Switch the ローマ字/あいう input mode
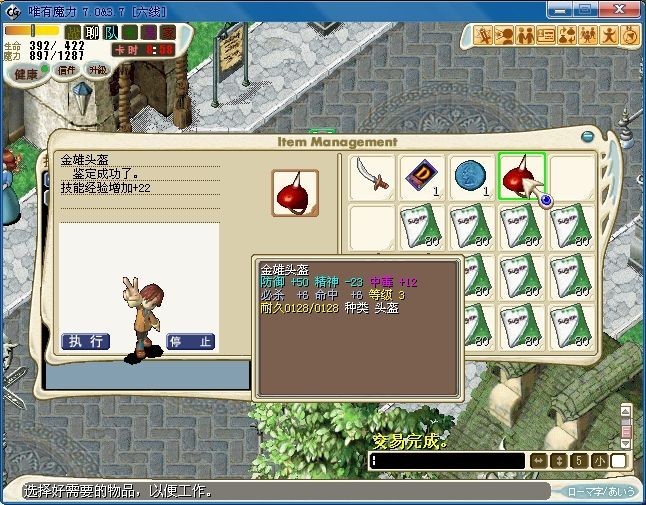Image resolution: width=646 pixels, height=505 pixels. [599, 492]
